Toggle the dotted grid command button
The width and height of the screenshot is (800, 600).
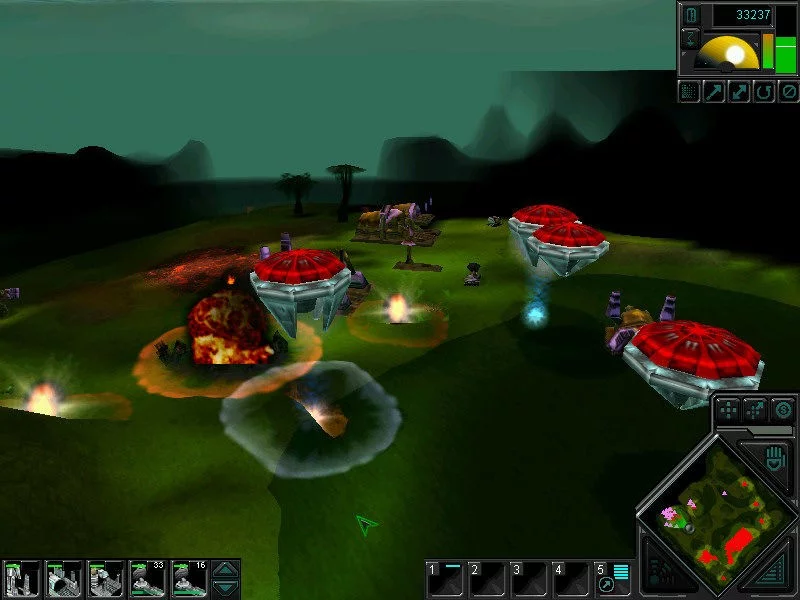[689, 92]
